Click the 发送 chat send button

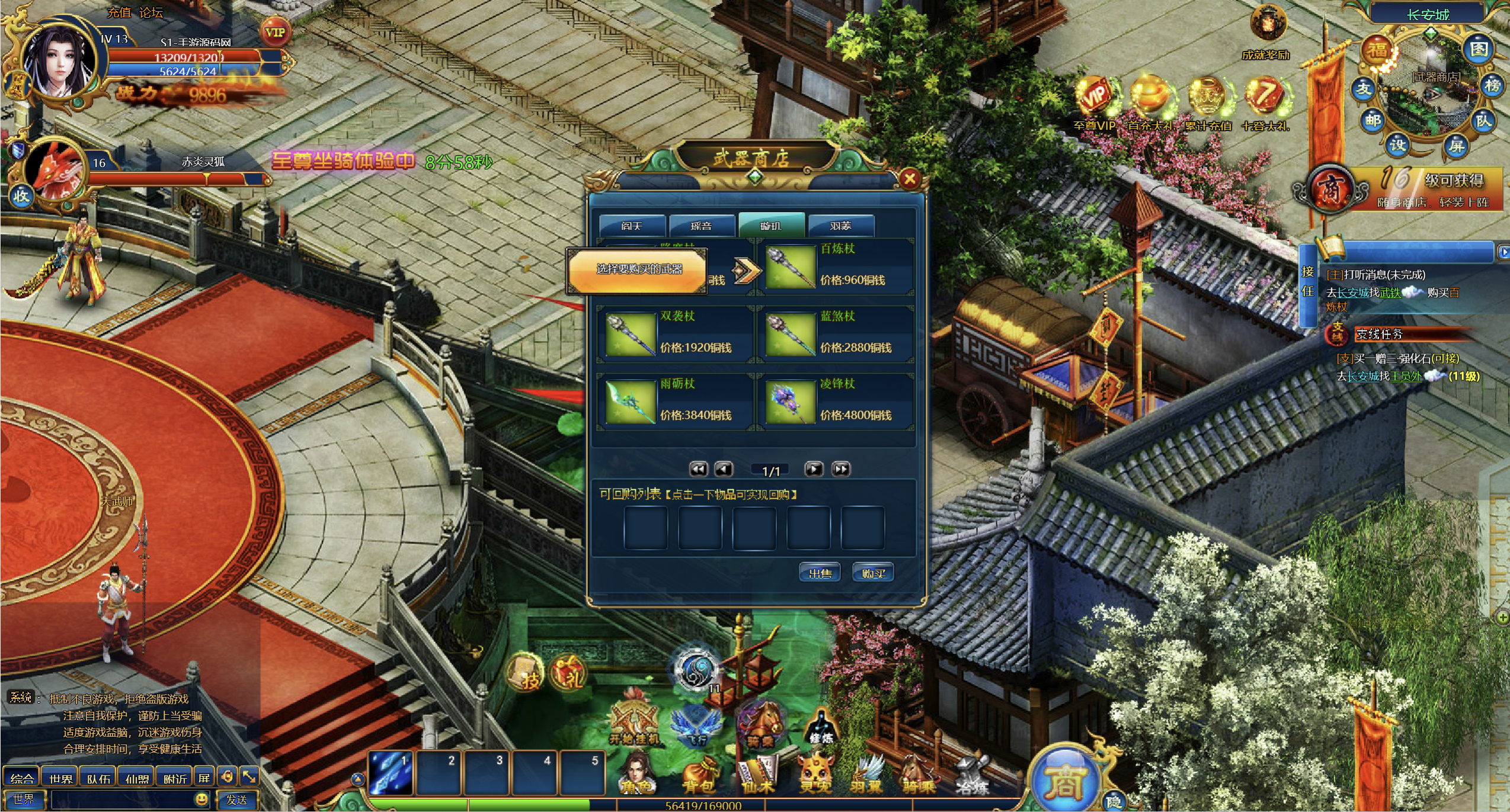237,800
